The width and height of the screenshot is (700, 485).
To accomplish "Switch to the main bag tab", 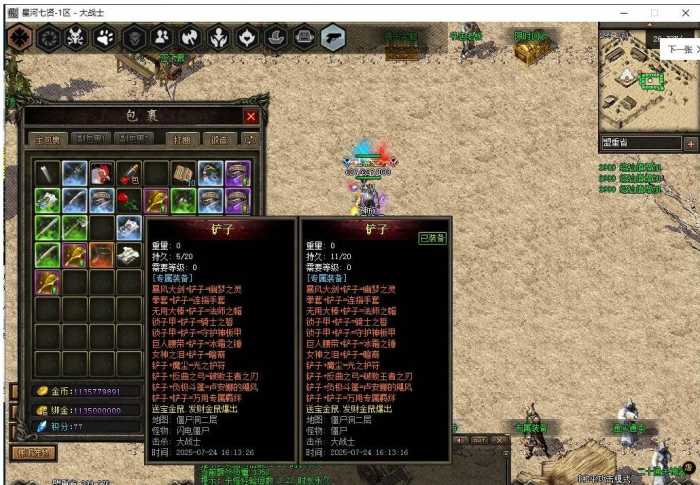I will click(49, 139).
